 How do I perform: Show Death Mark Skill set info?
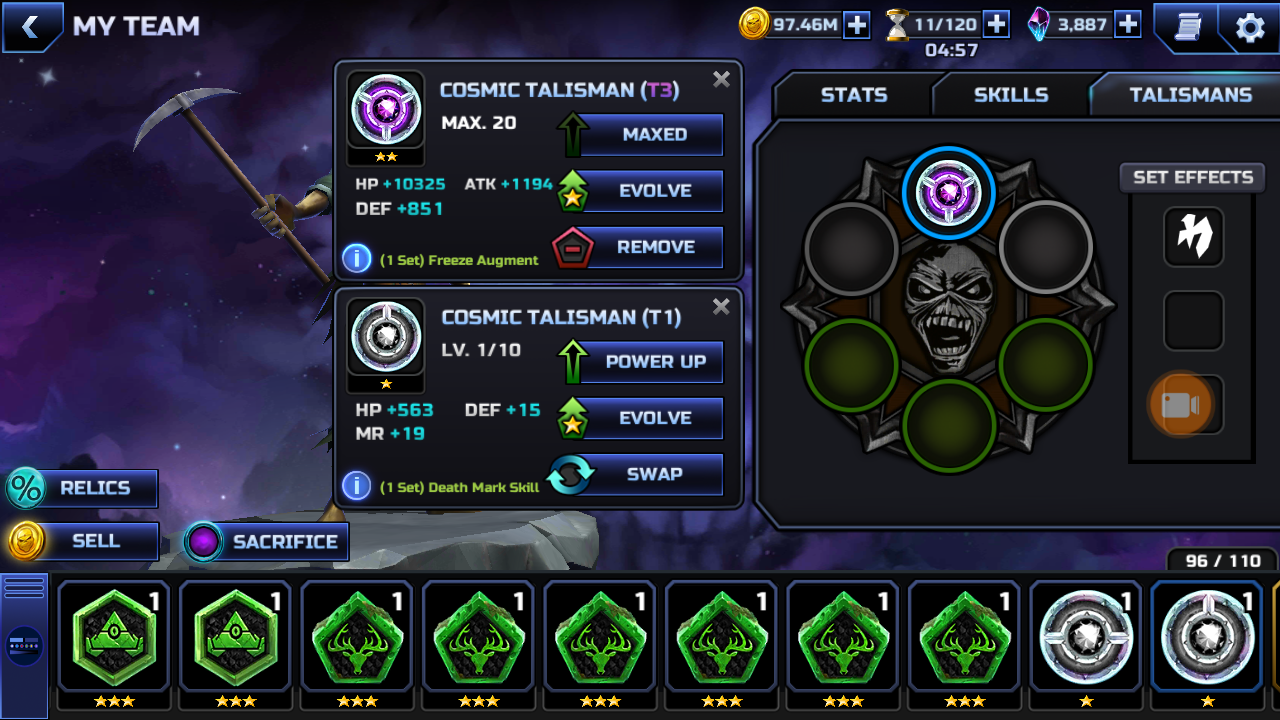[x=357, y=486]
